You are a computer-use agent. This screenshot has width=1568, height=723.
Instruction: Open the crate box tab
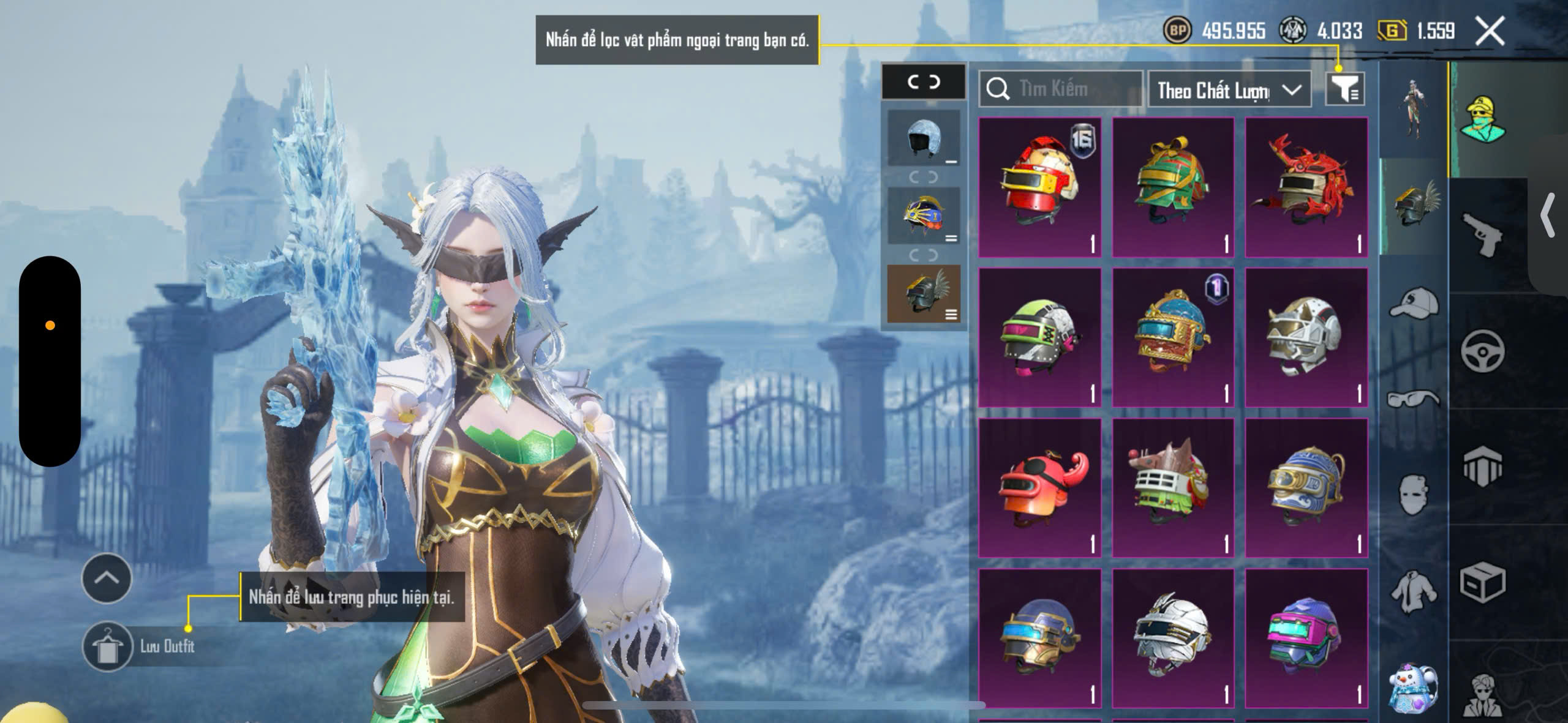pos(1482,583)
